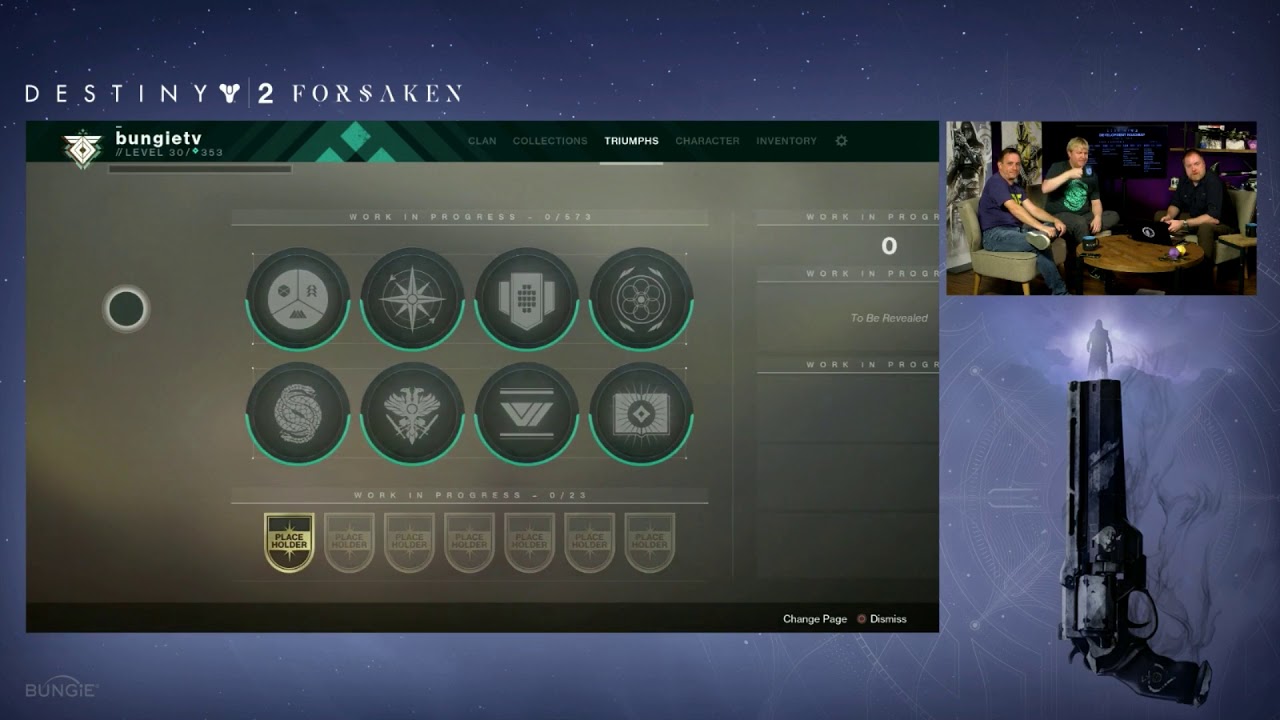Viewport: 1280px width, 720px height.
Task: Click the Change Page button
Action: coord(815,619)
